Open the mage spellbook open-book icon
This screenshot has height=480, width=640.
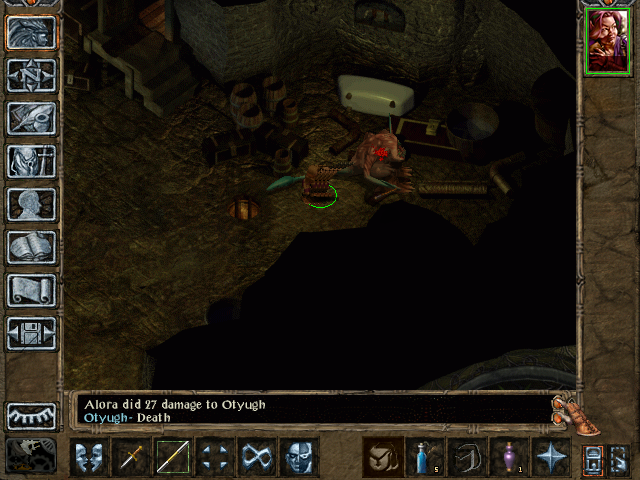click(31, 247)
